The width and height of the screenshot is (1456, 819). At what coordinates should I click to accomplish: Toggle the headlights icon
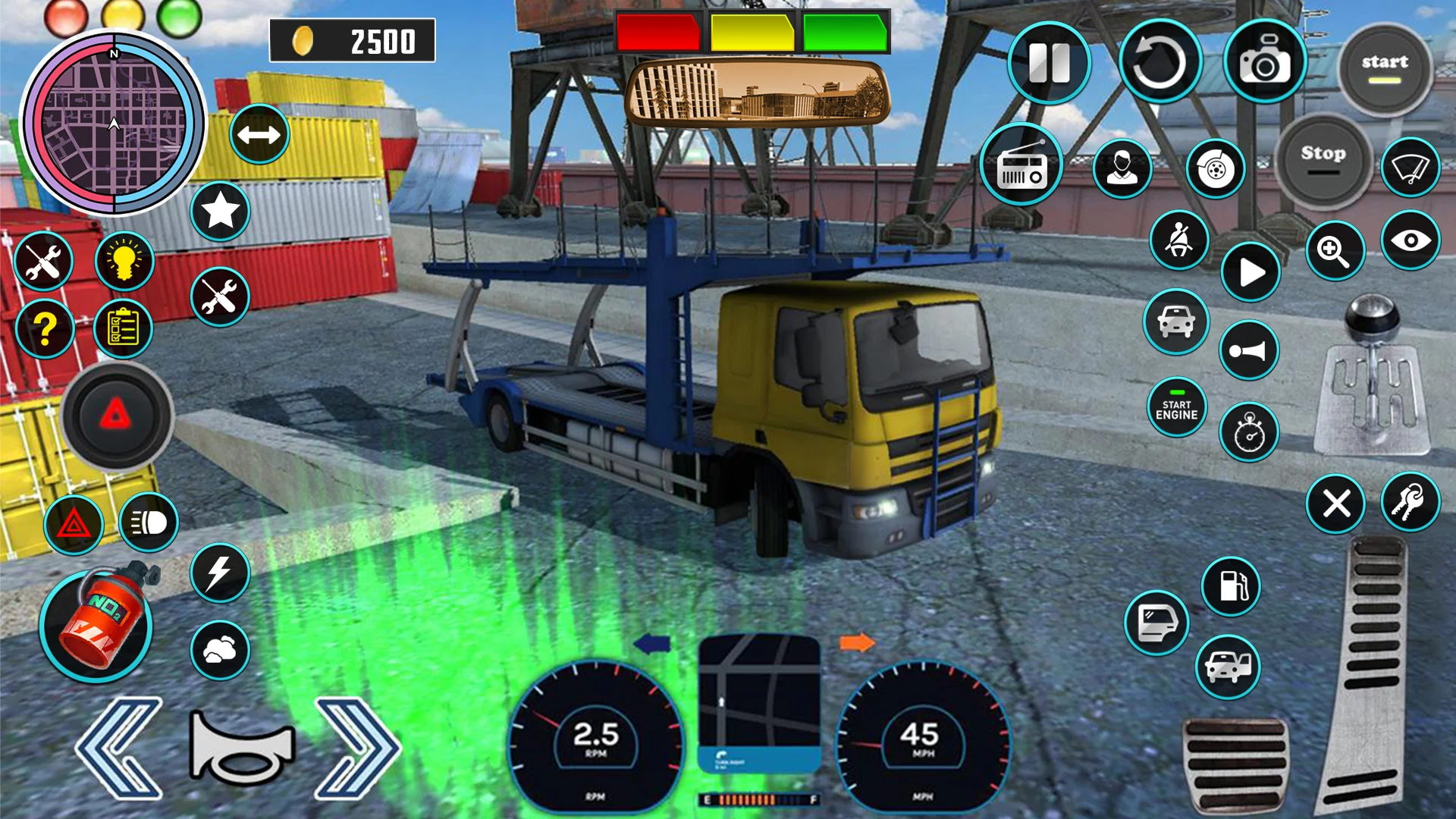149,522
